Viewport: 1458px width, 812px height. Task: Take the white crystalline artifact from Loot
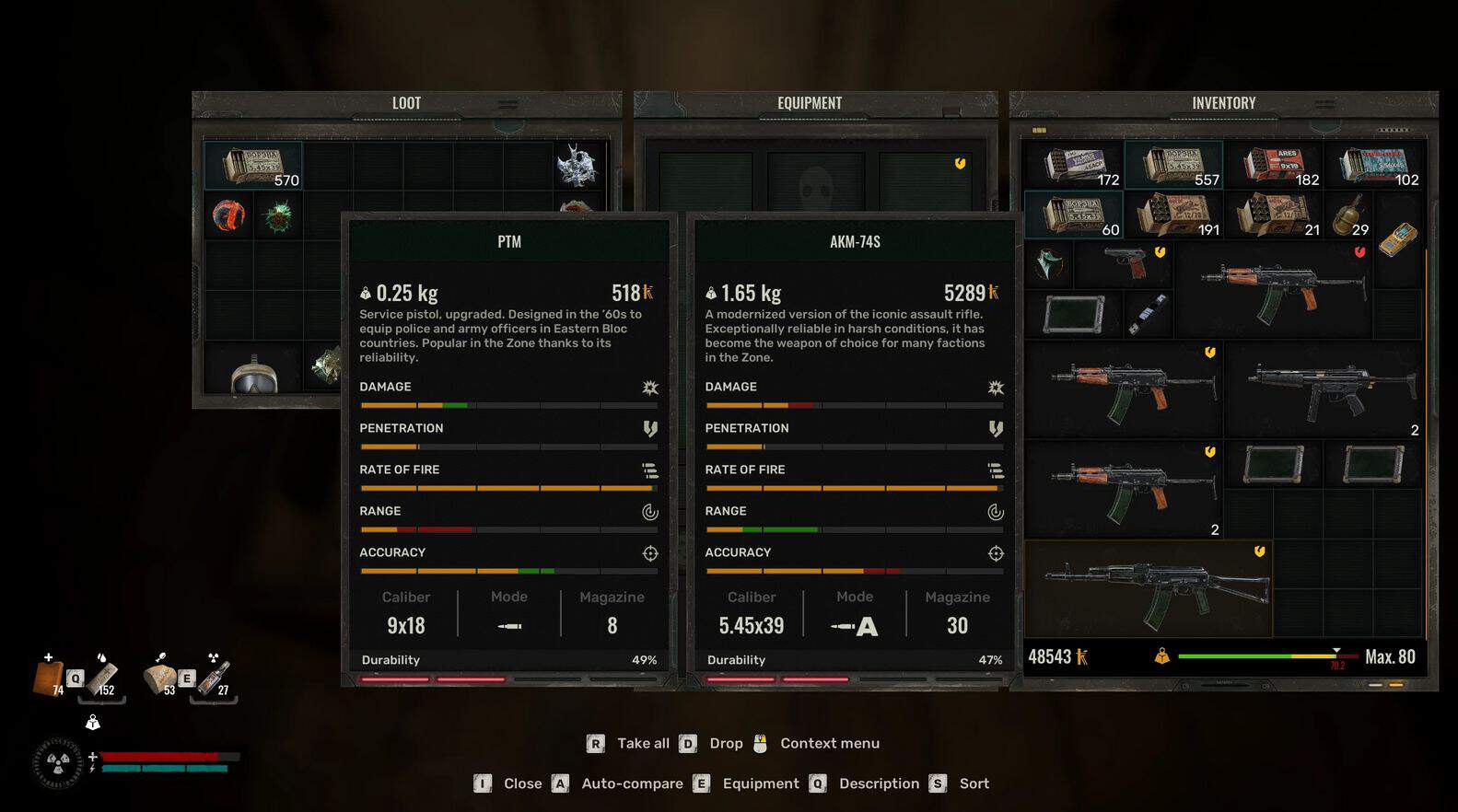(x=577, y=166)
